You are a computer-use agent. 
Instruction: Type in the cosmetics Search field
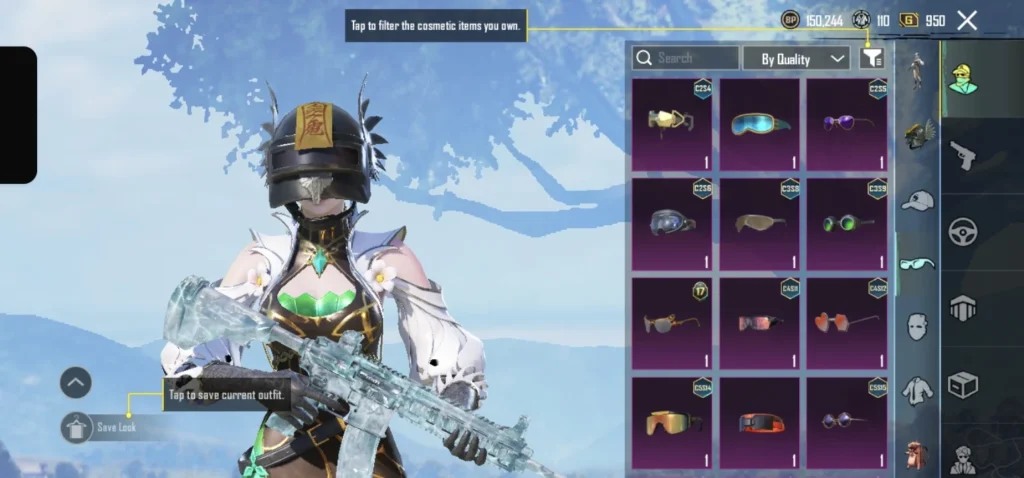click(x=686, y=58)
